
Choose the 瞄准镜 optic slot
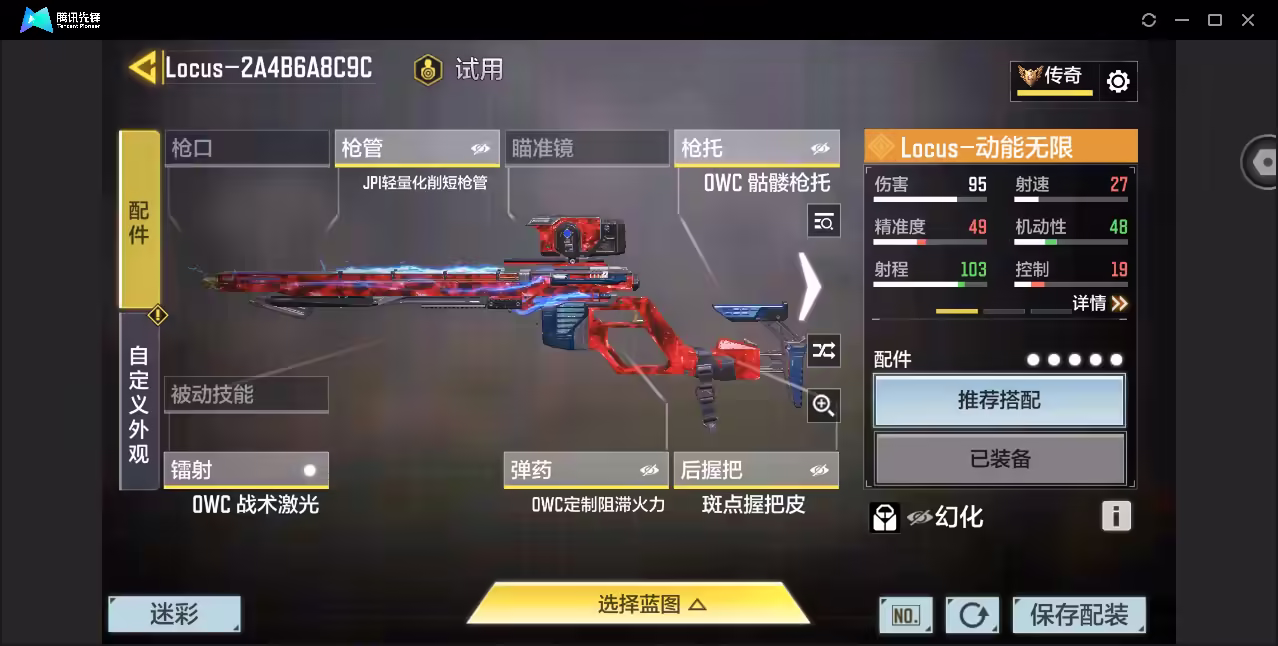tap(586, 148)
